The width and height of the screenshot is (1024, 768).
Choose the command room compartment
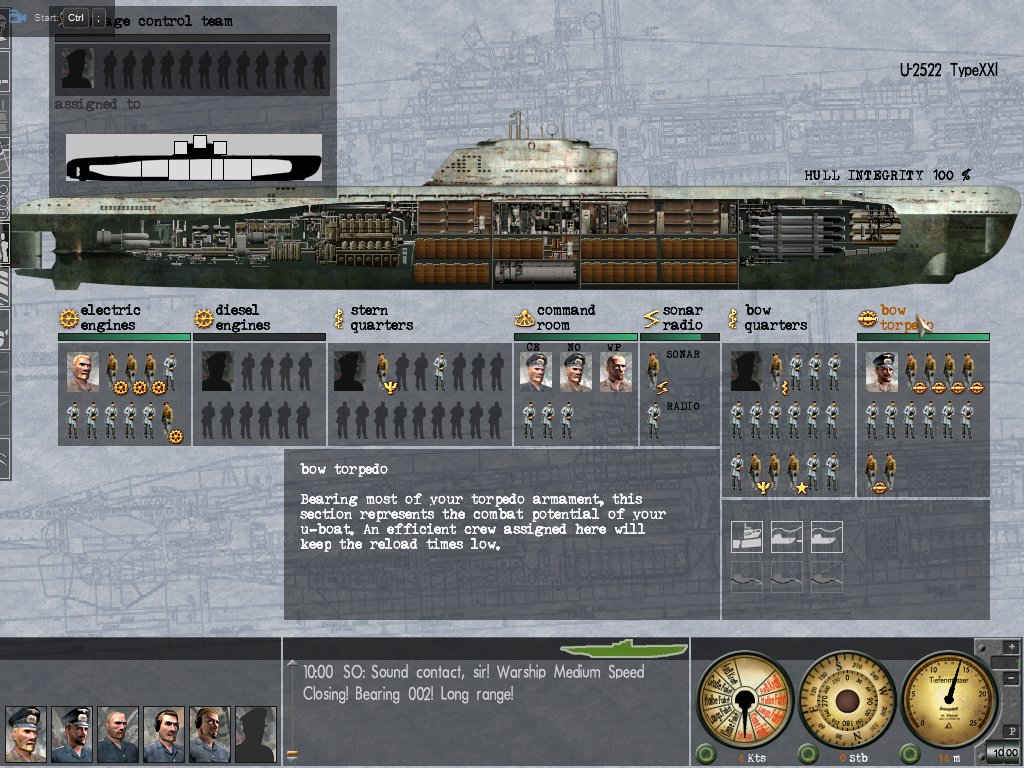tap(565, 318)
